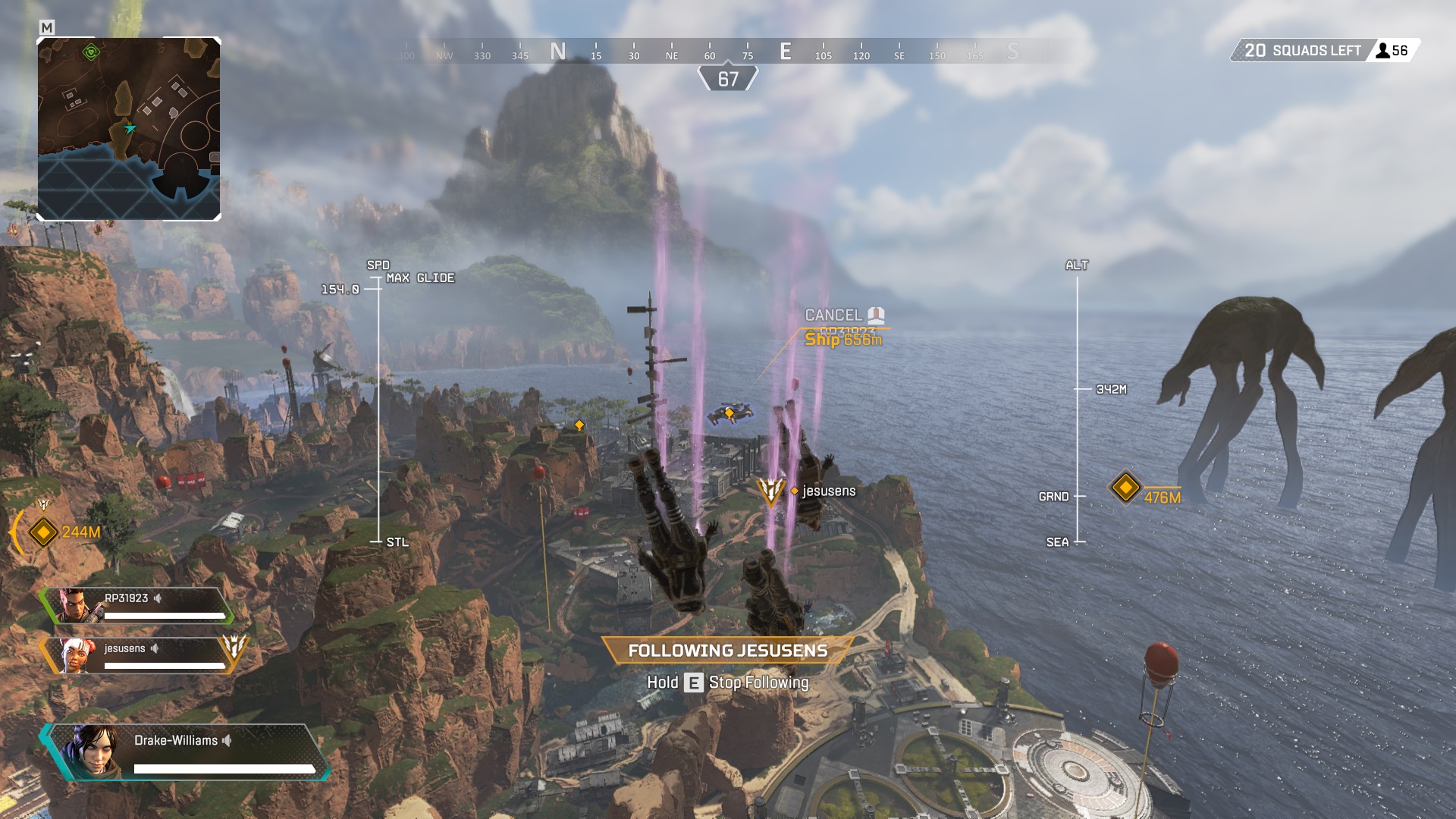Mute jesusens's voice chat speaker

(x=156, y=648)
